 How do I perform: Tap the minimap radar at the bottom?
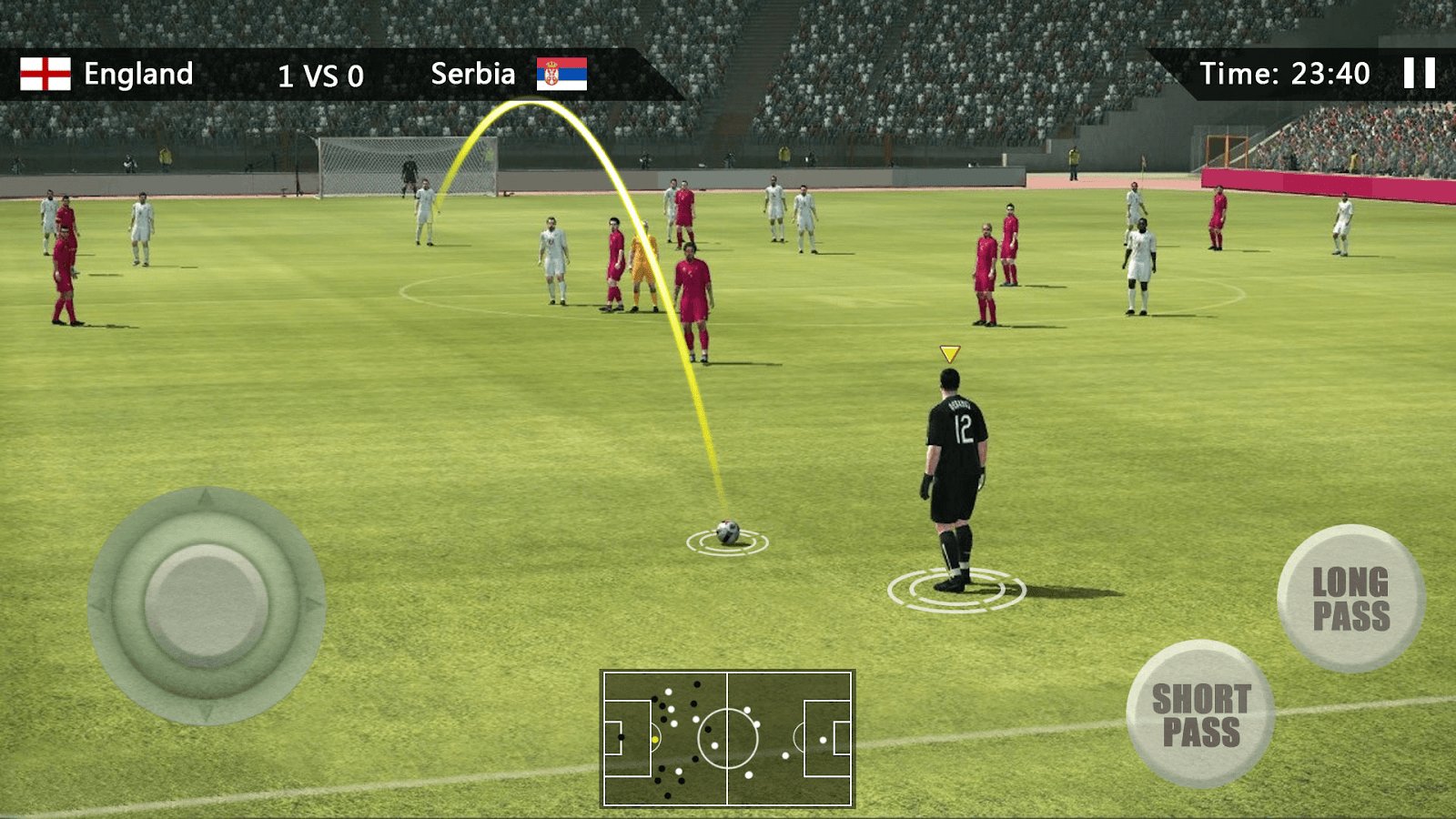pyautogui.click(x=728, y=737)
